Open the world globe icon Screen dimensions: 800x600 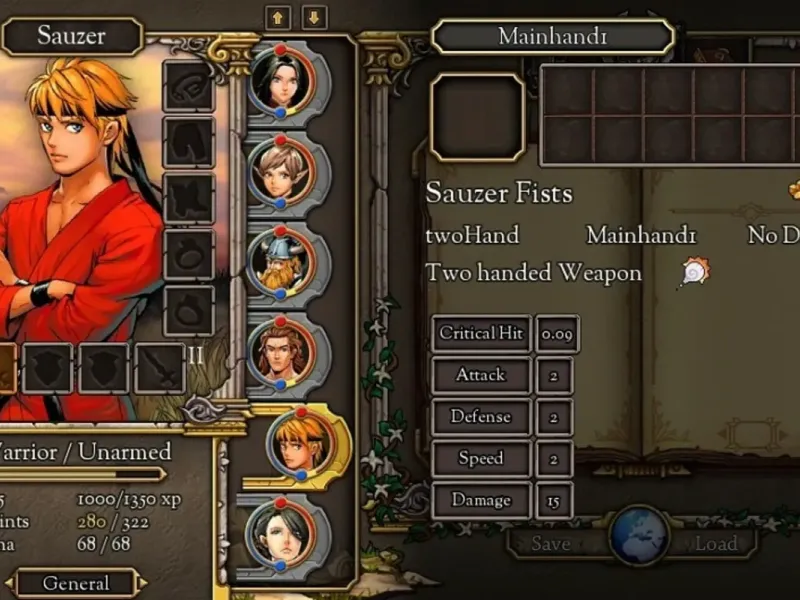[639, 536]
